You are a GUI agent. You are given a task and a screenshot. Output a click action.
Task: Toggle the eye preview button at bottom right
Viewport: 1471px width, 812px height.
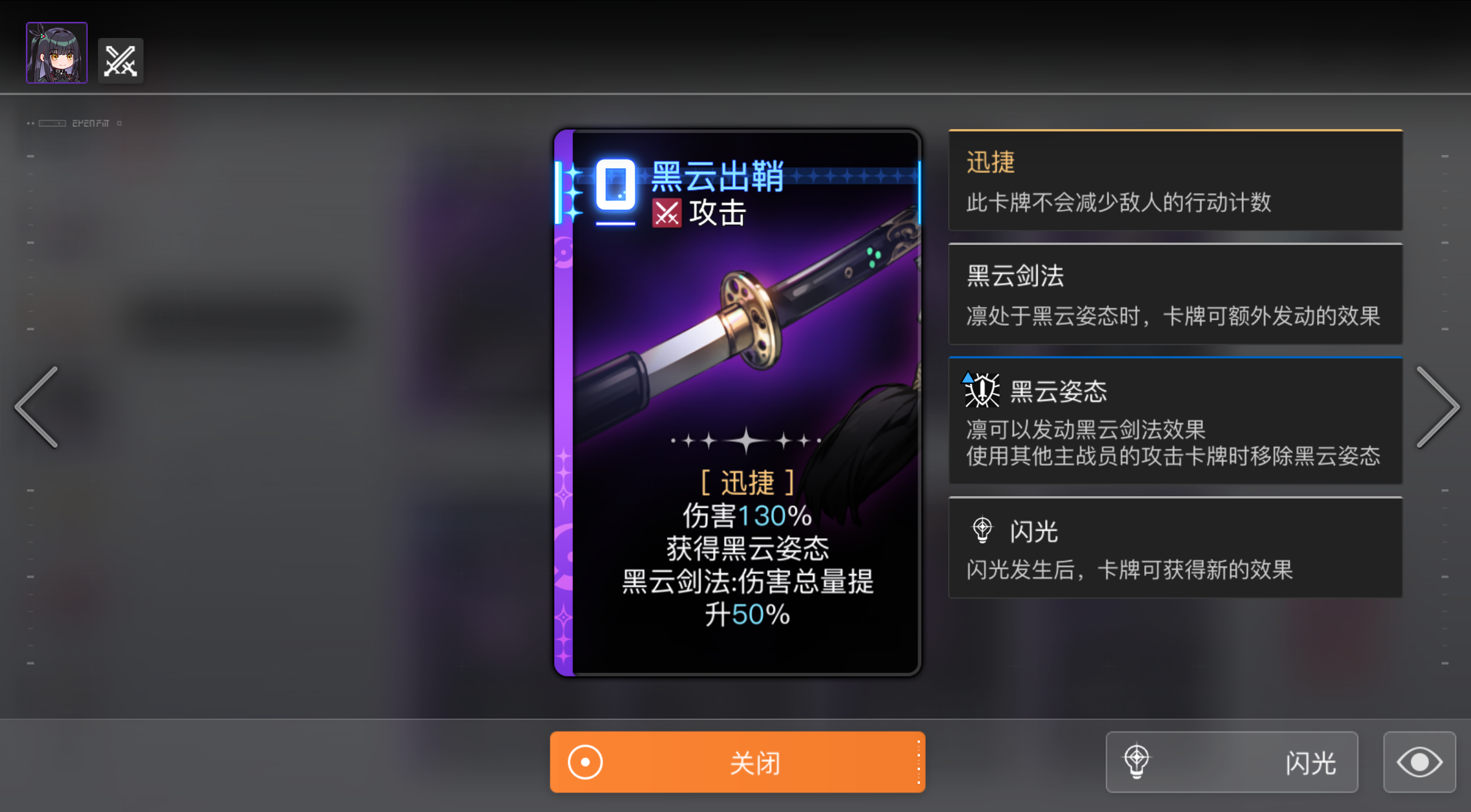pyautogui.click(x=1419, y=762)
